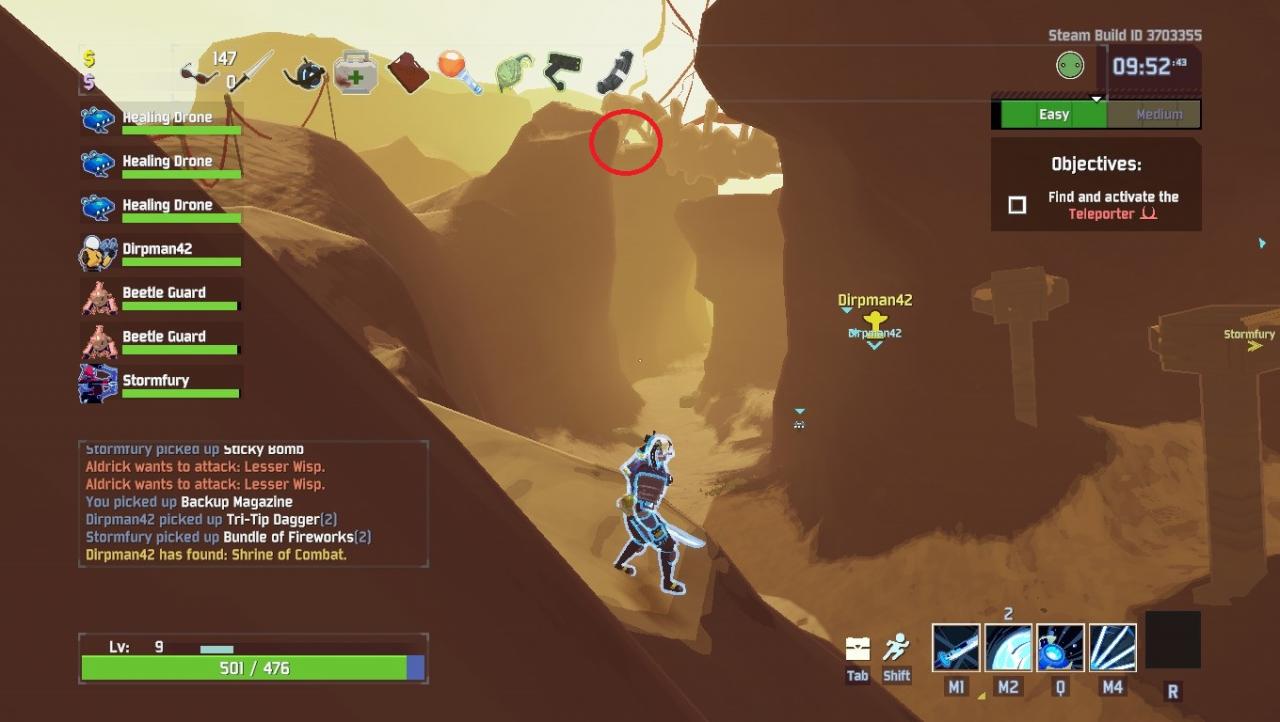Select the red gasoline can item
Screen dimensions: 1280x722
[408, 72]
